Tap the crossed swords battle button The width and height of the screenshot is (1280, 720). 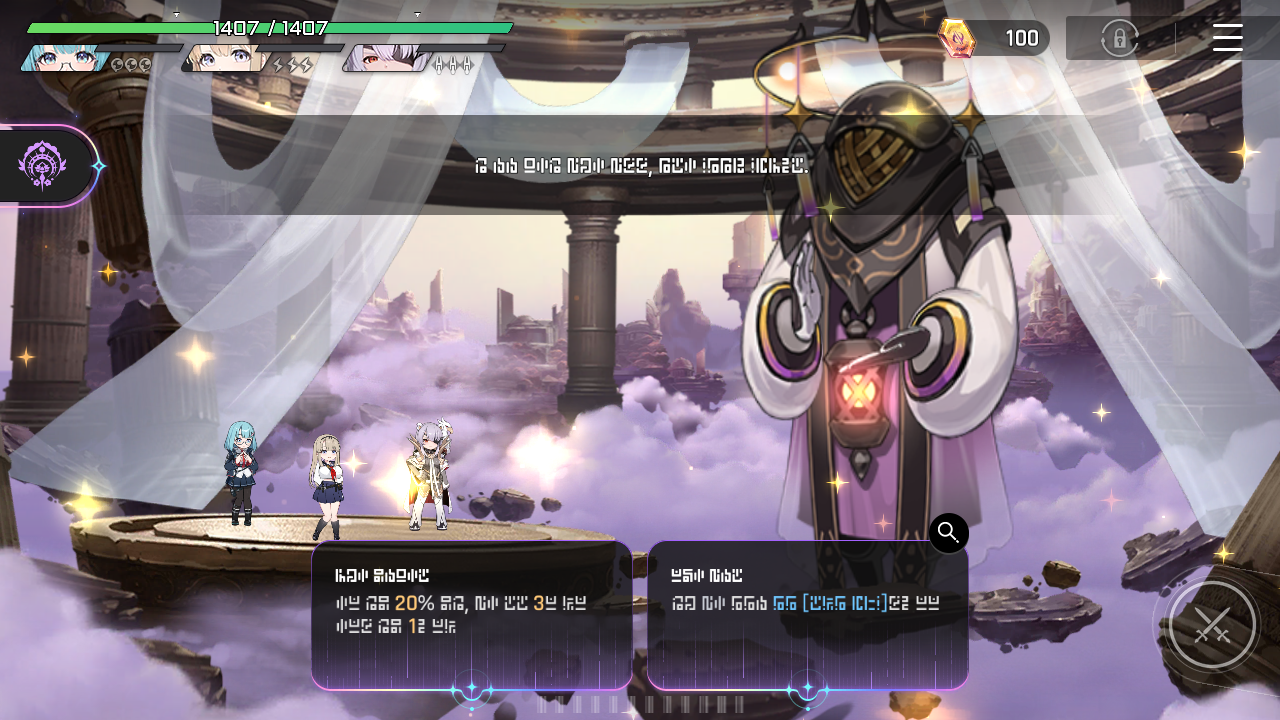[1212, 626]
